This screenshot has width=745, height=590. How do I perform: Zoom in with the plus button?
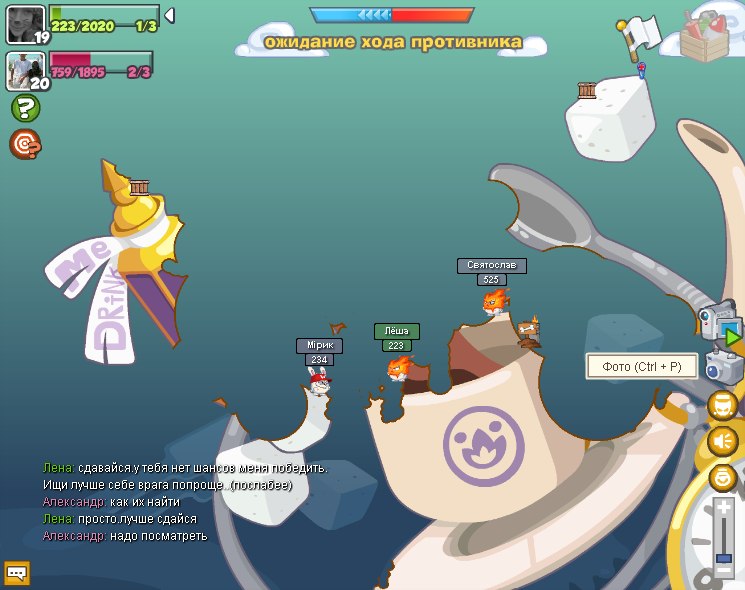[724, 509]
